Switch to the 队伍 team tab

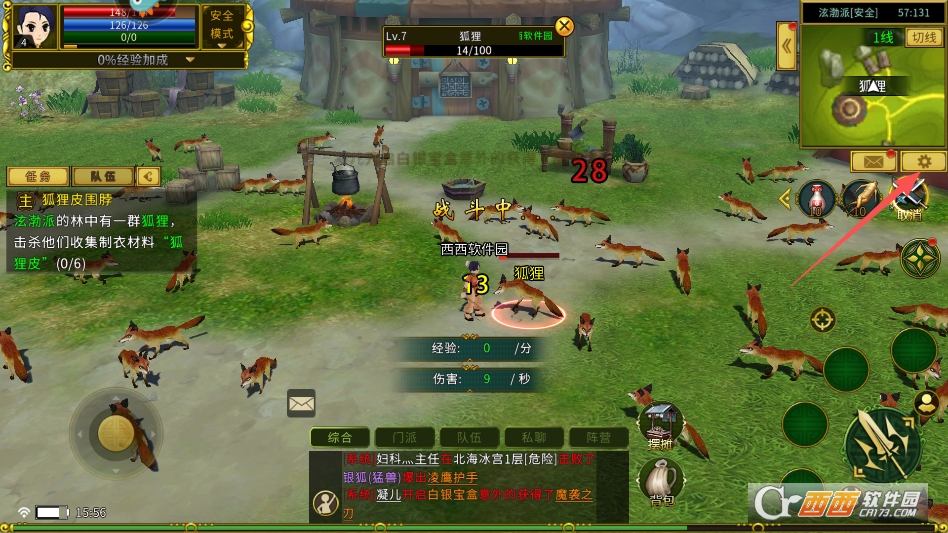click(x=101, y=177)
